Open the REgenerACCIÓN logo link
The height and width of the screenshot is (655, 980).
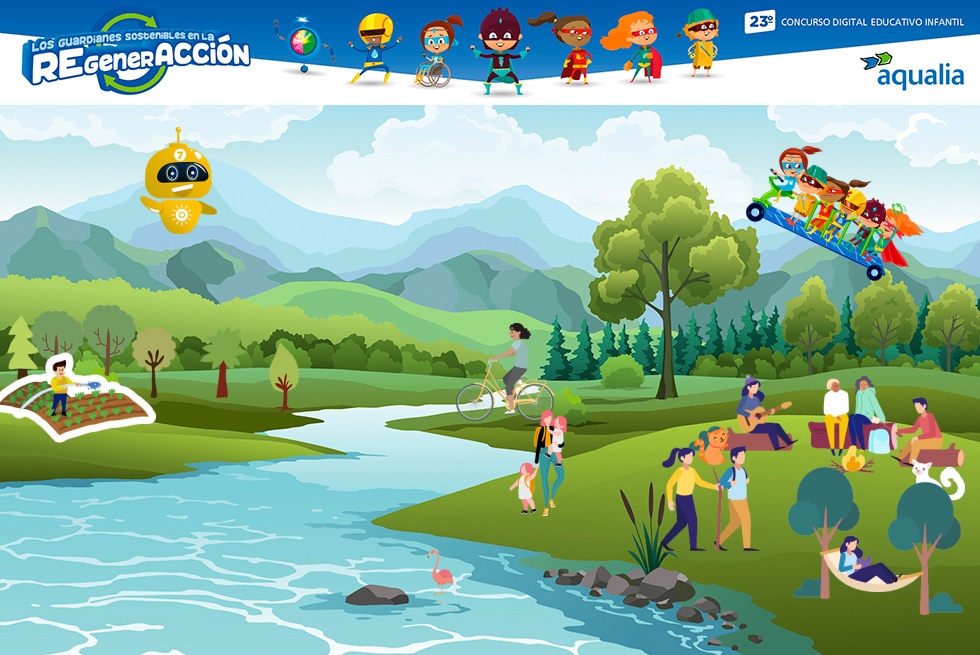136,53
